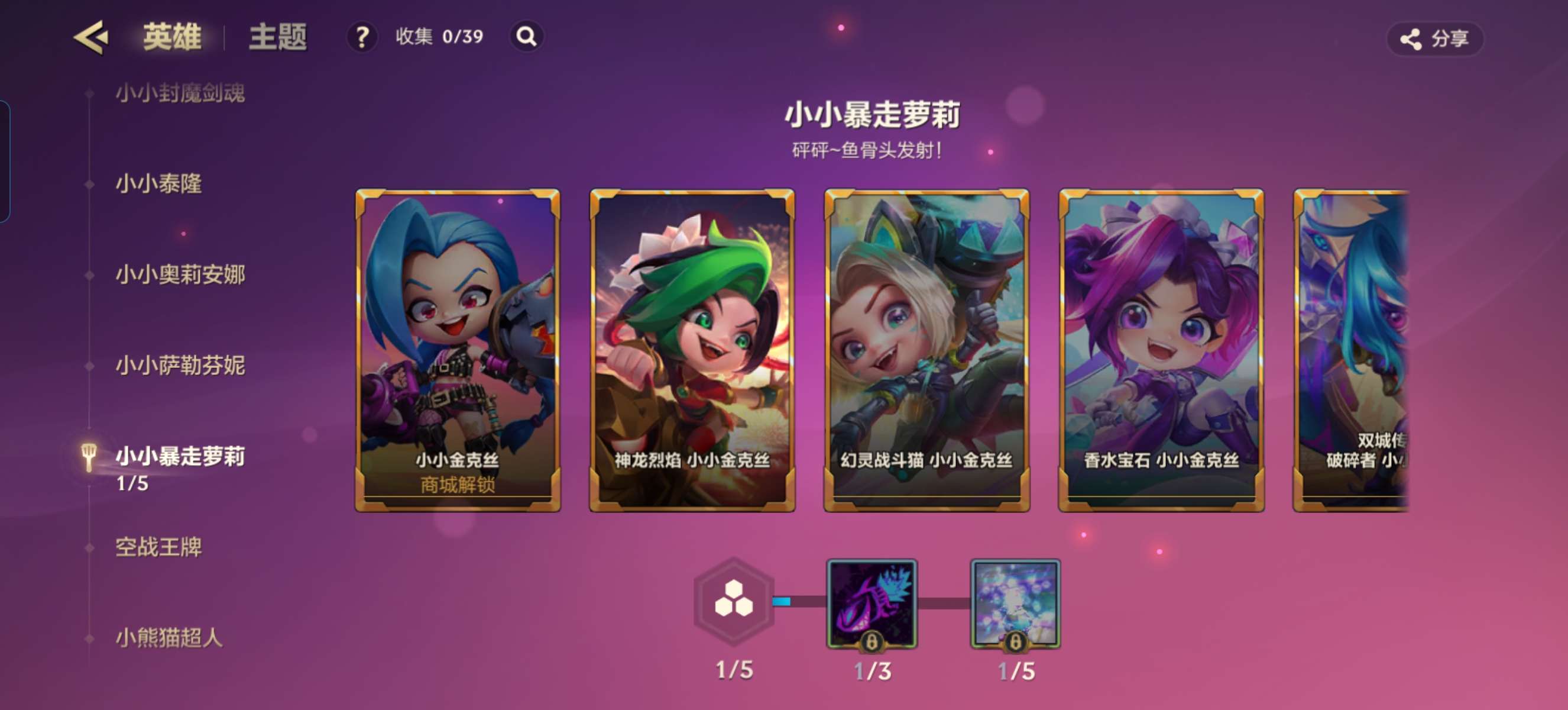The height and width of the screenshot is (710, 1568).
Task: Switch to the 主题 tab
Action: click(x=277, y=37)
